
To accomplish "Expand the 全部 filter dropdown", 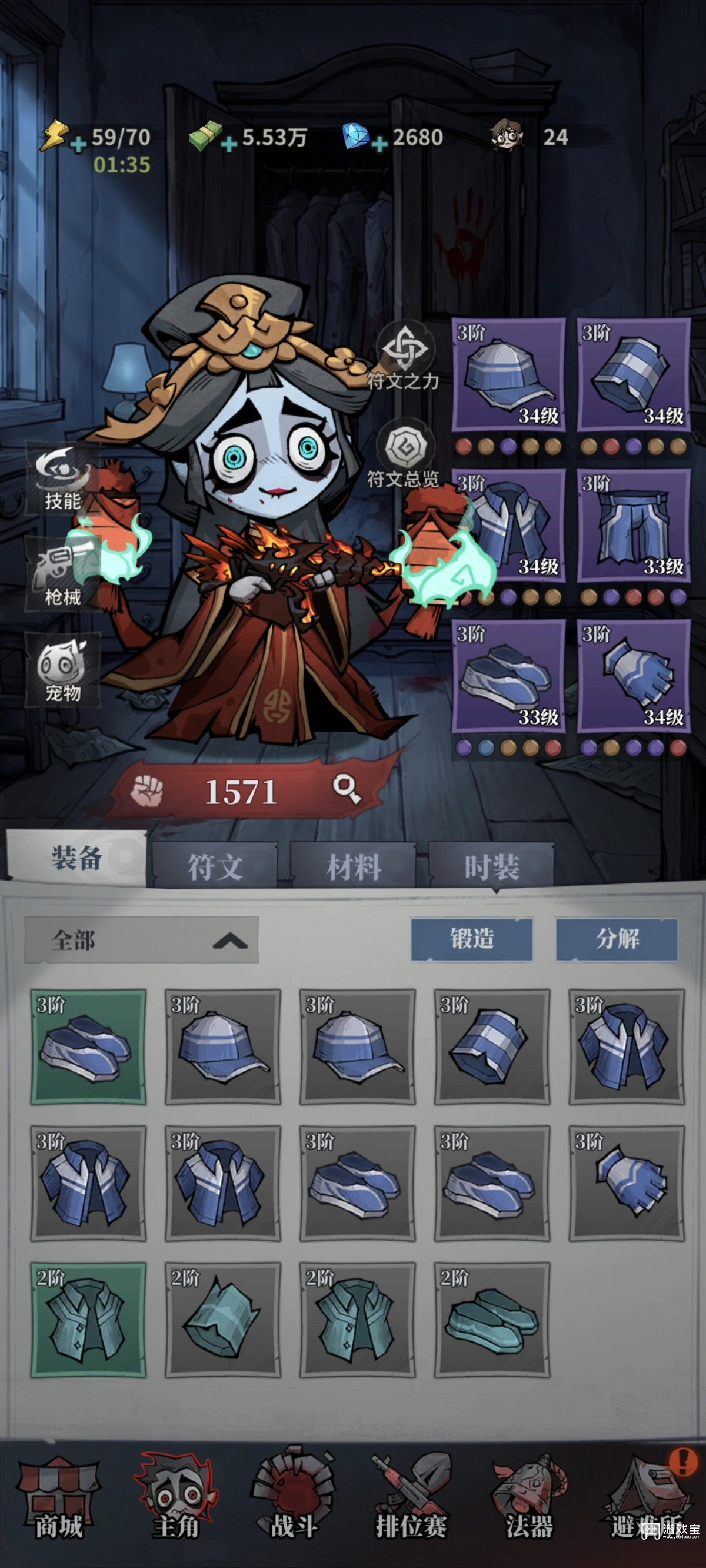I will 141,940.
